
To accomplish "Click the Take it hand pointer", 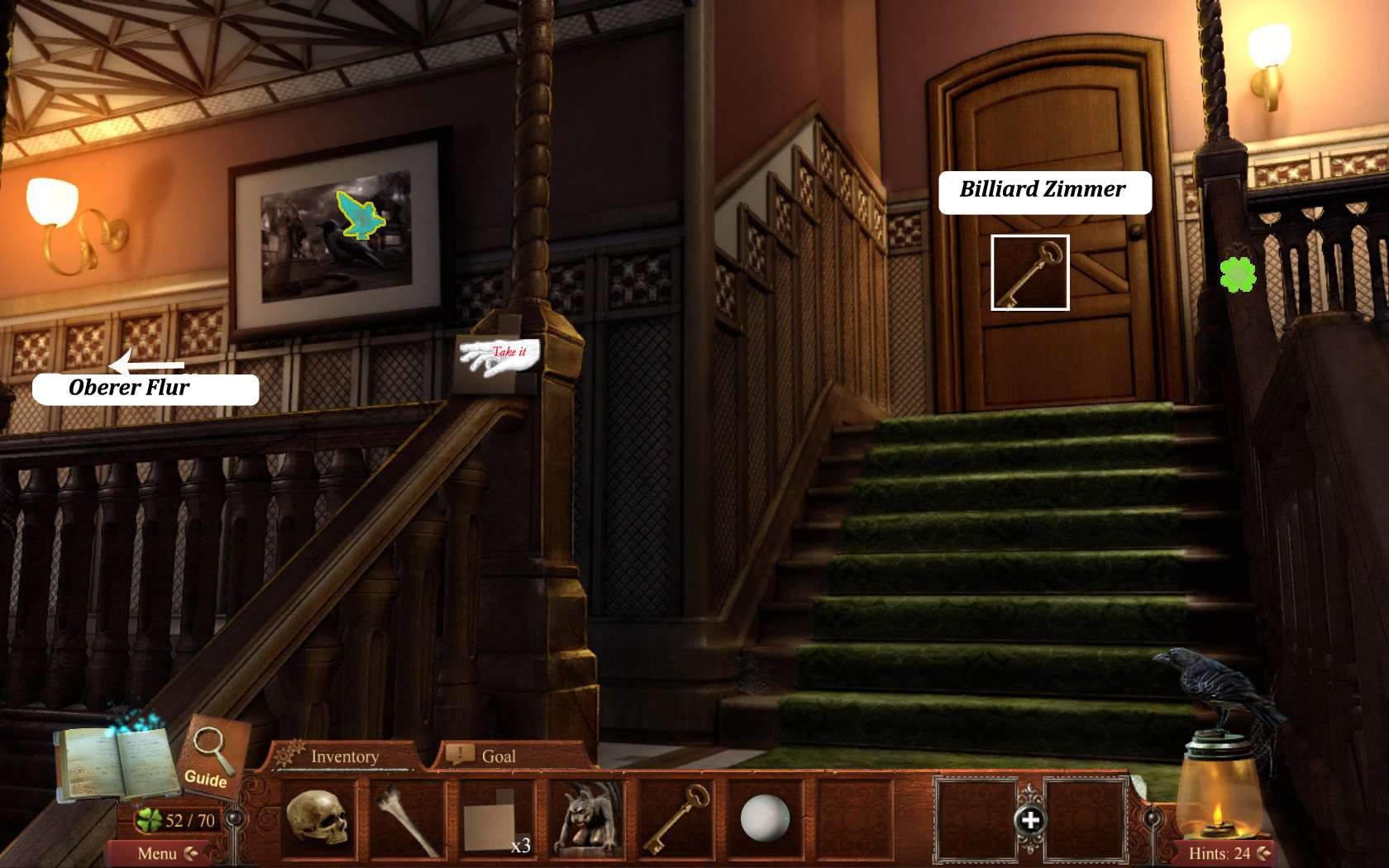I will tap(501, 355).
